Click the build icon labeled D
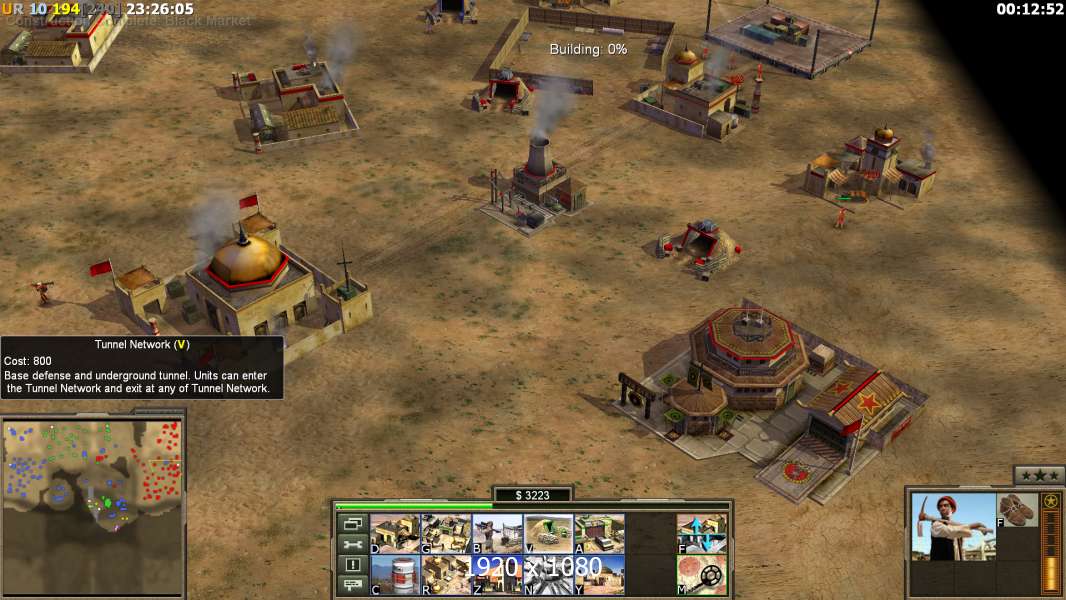Screen dimensions: 1066x600 (x=395, y=534)
